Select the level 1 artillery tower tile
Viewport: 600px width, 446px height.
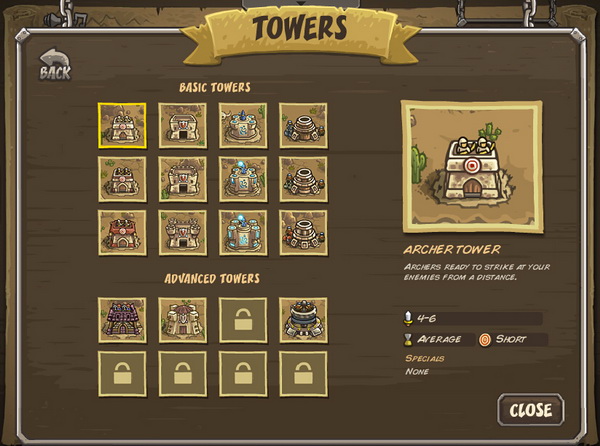coord(303,126)
